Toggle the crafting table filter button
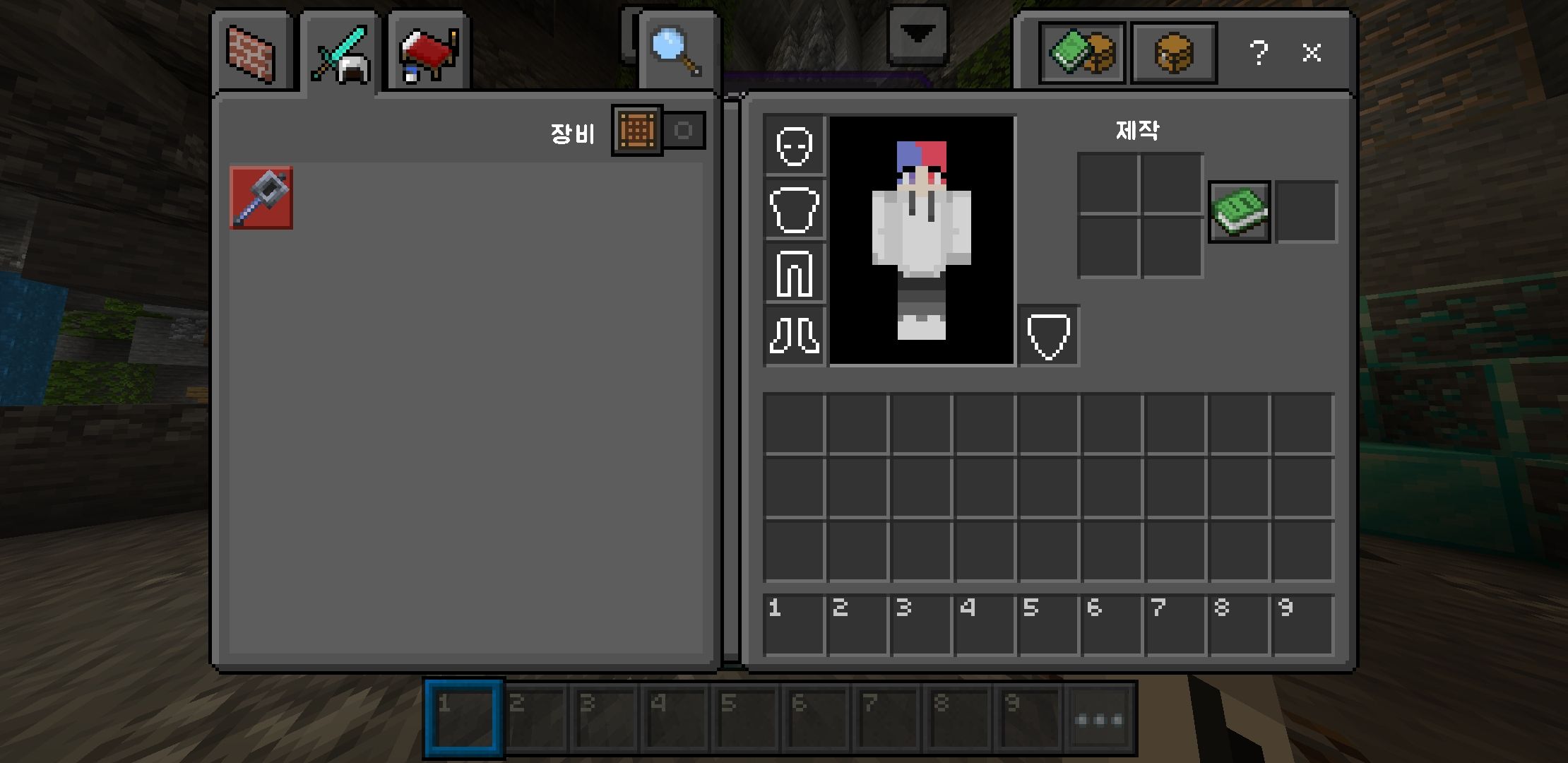 pyautogui.click(x=636, y=131)
